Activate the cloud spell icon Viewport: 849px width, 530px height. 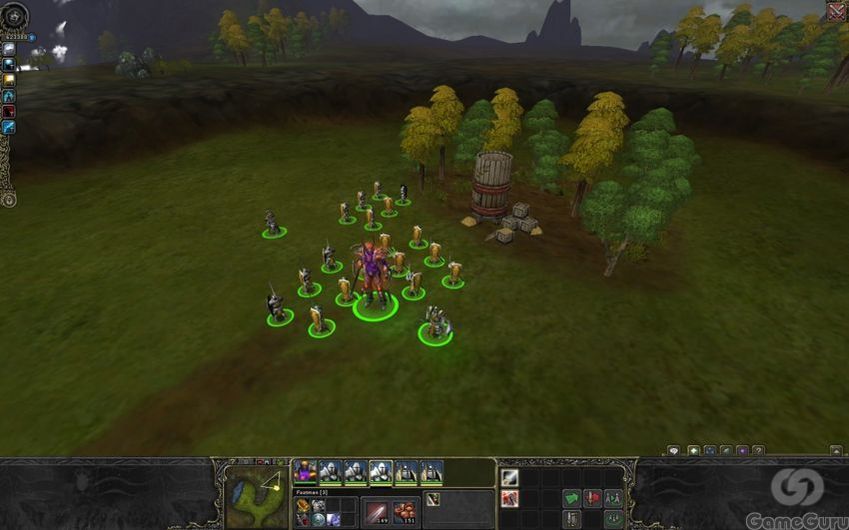tap(9, 49)
